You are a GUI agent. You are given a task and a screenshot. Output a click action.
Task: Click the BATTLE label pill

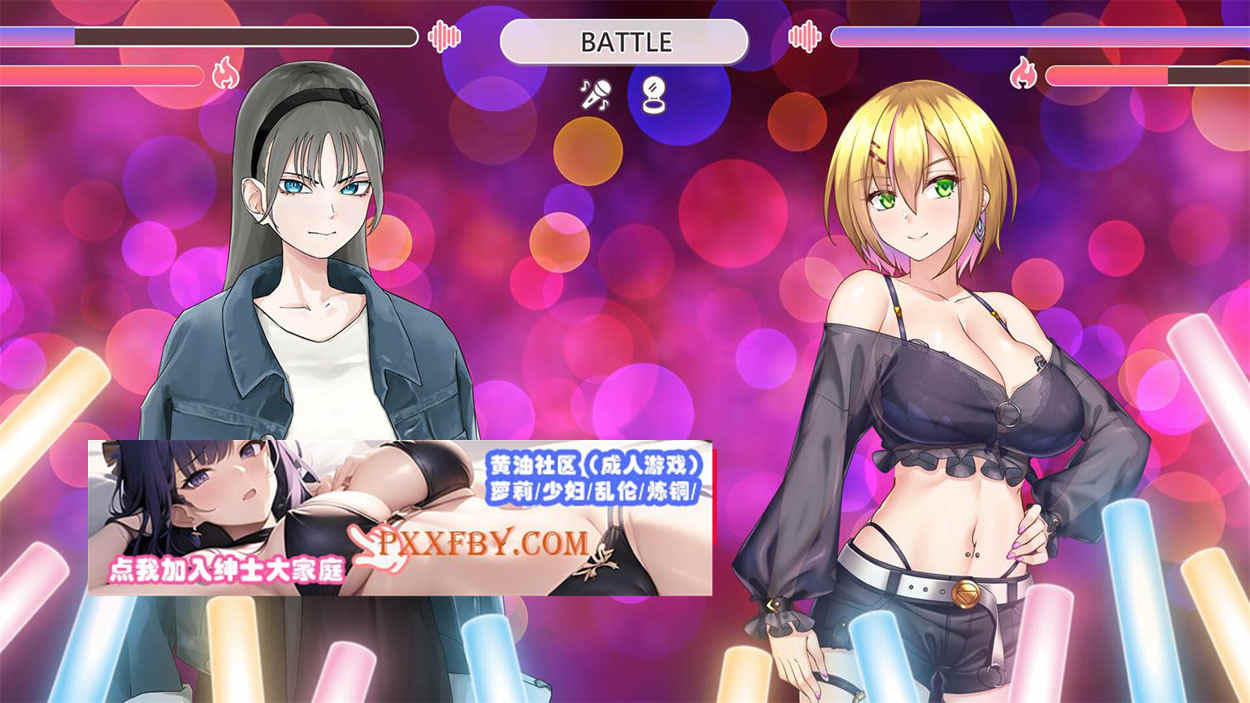click(624, 42)
